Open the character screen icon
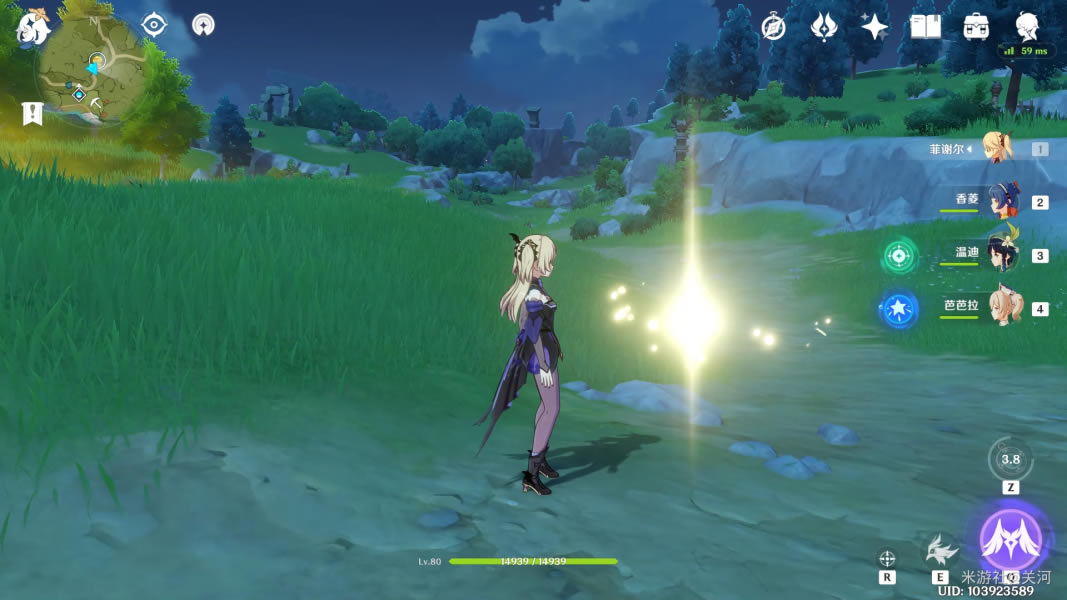 click(1027, 25)
